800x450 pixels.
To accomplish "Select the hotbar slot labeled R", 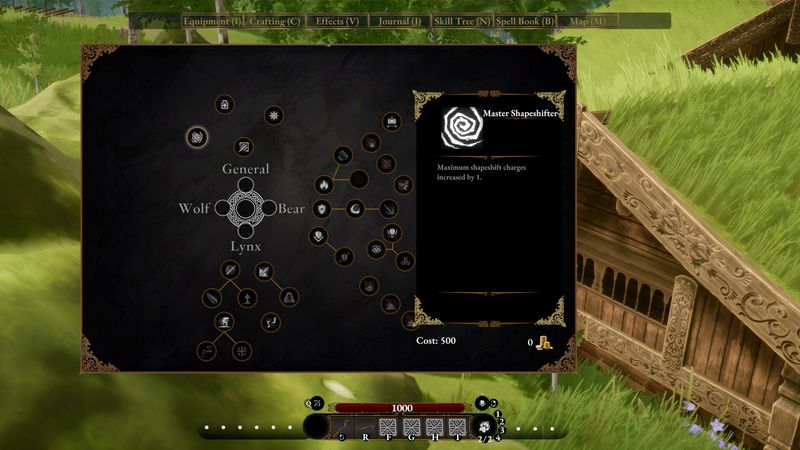I will [365, 427].
